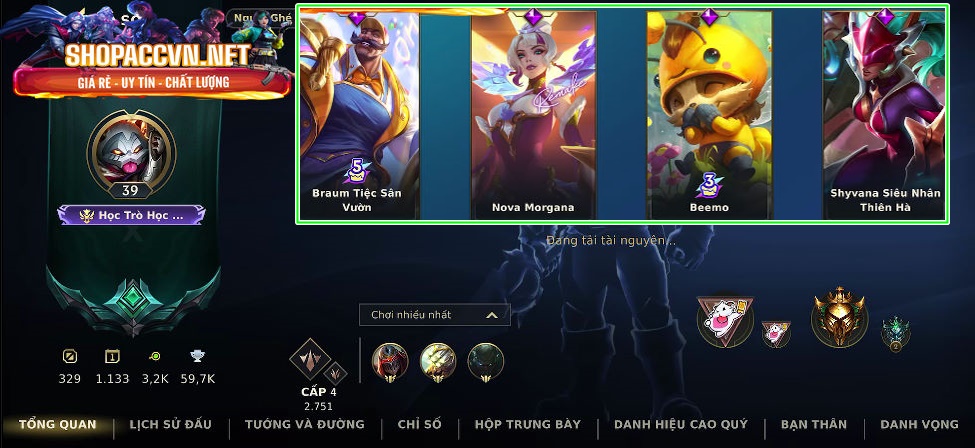Choose the Nova Morgana skin card
This screenshot has width=975, height=448.
pyautogui.click(x=533, y=115)
